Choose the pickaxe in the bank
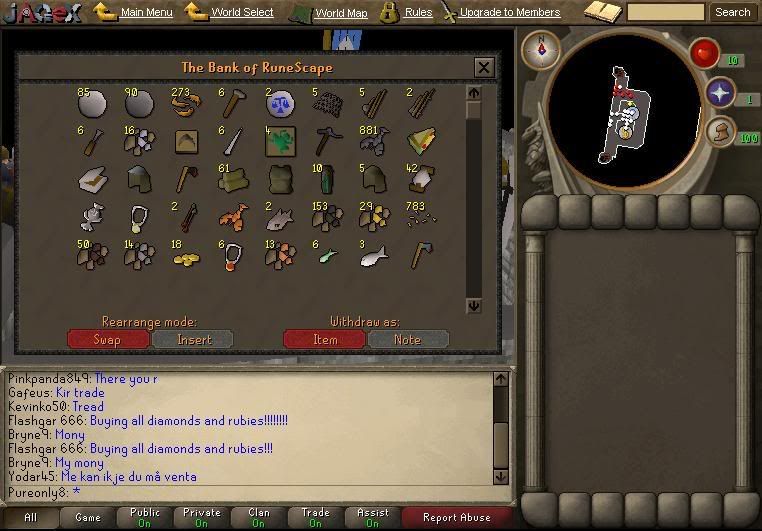 326,142
